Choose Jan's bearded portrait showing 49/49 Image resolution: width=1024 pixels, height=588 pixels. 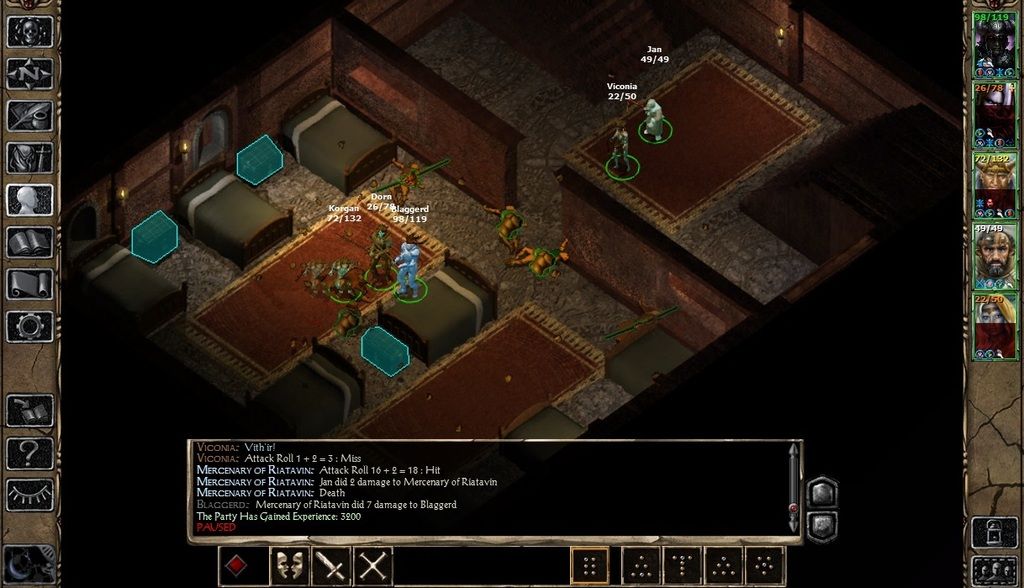(x=995, y=256)
